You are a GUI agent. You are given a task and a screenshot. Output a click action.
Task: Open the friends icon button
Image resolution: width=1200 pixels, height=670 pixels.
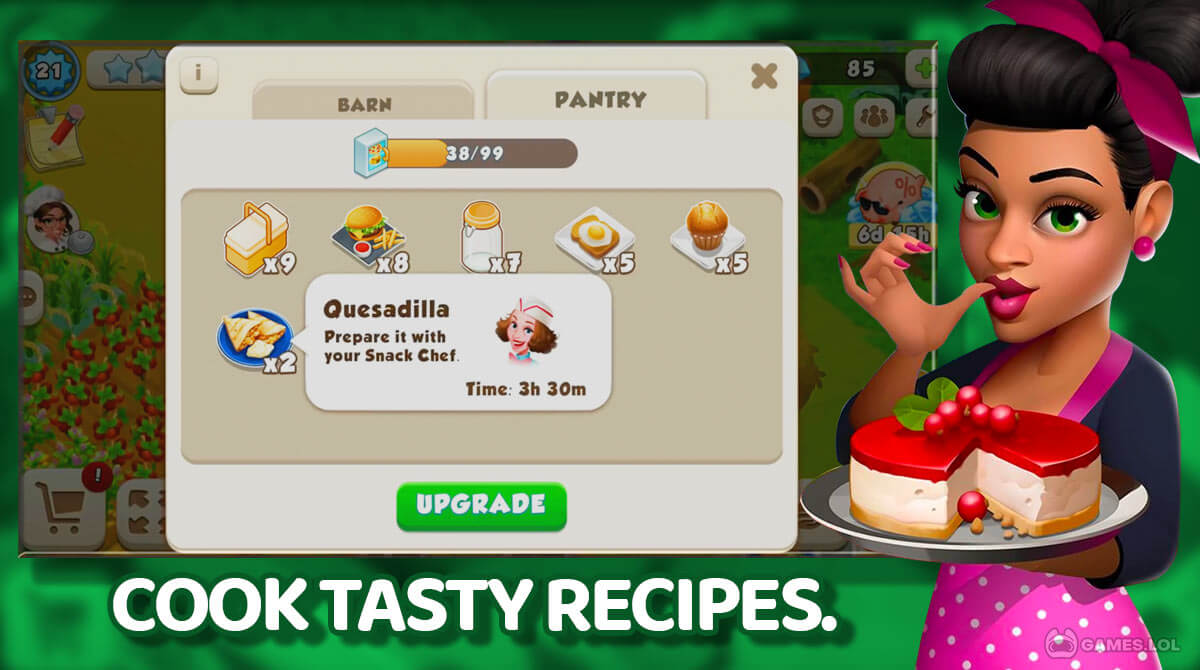[874, 117]
